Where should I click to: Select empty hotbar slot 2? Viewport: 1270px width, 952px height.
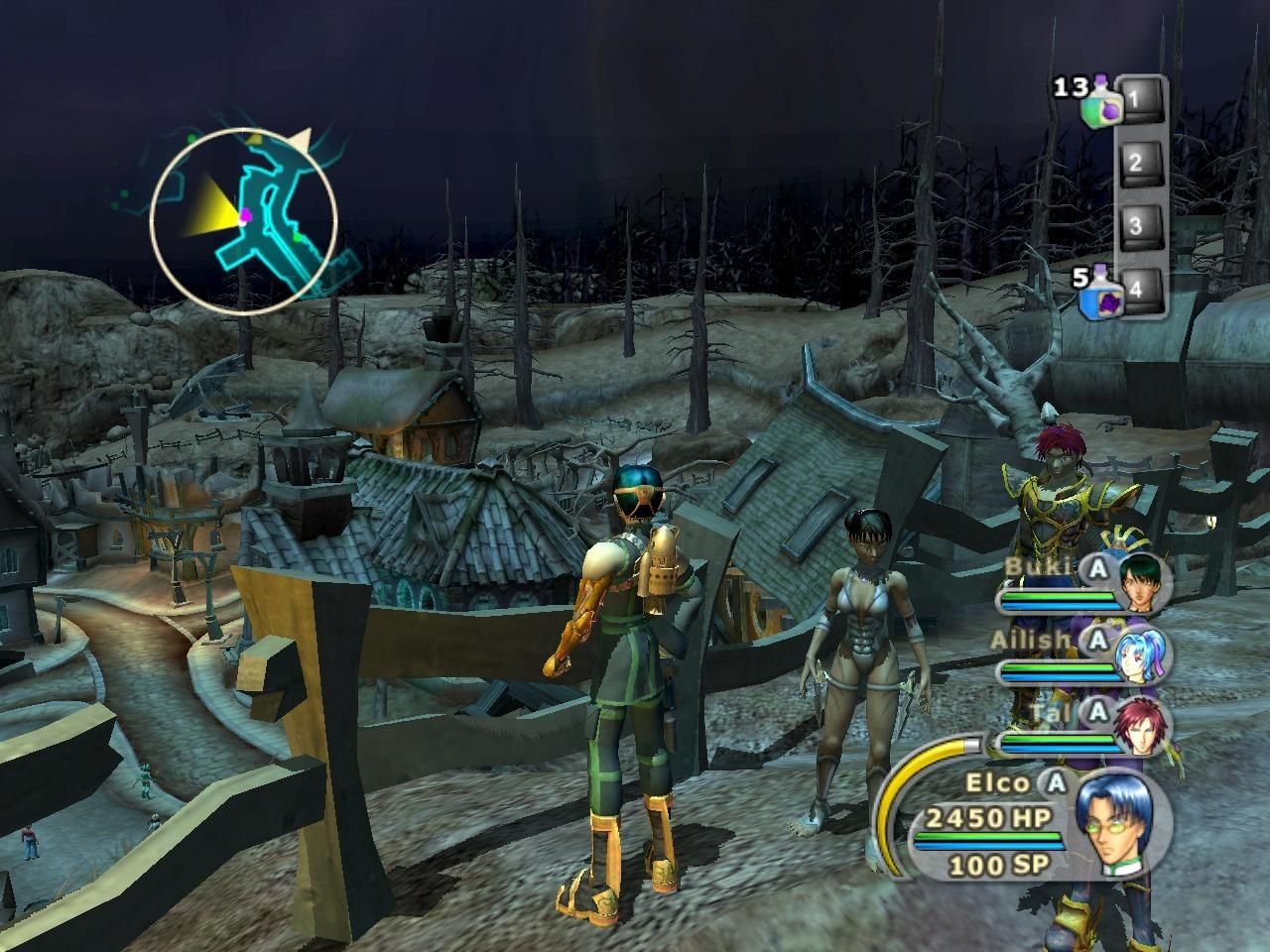pyautogui.click(x=1137, y=162)
